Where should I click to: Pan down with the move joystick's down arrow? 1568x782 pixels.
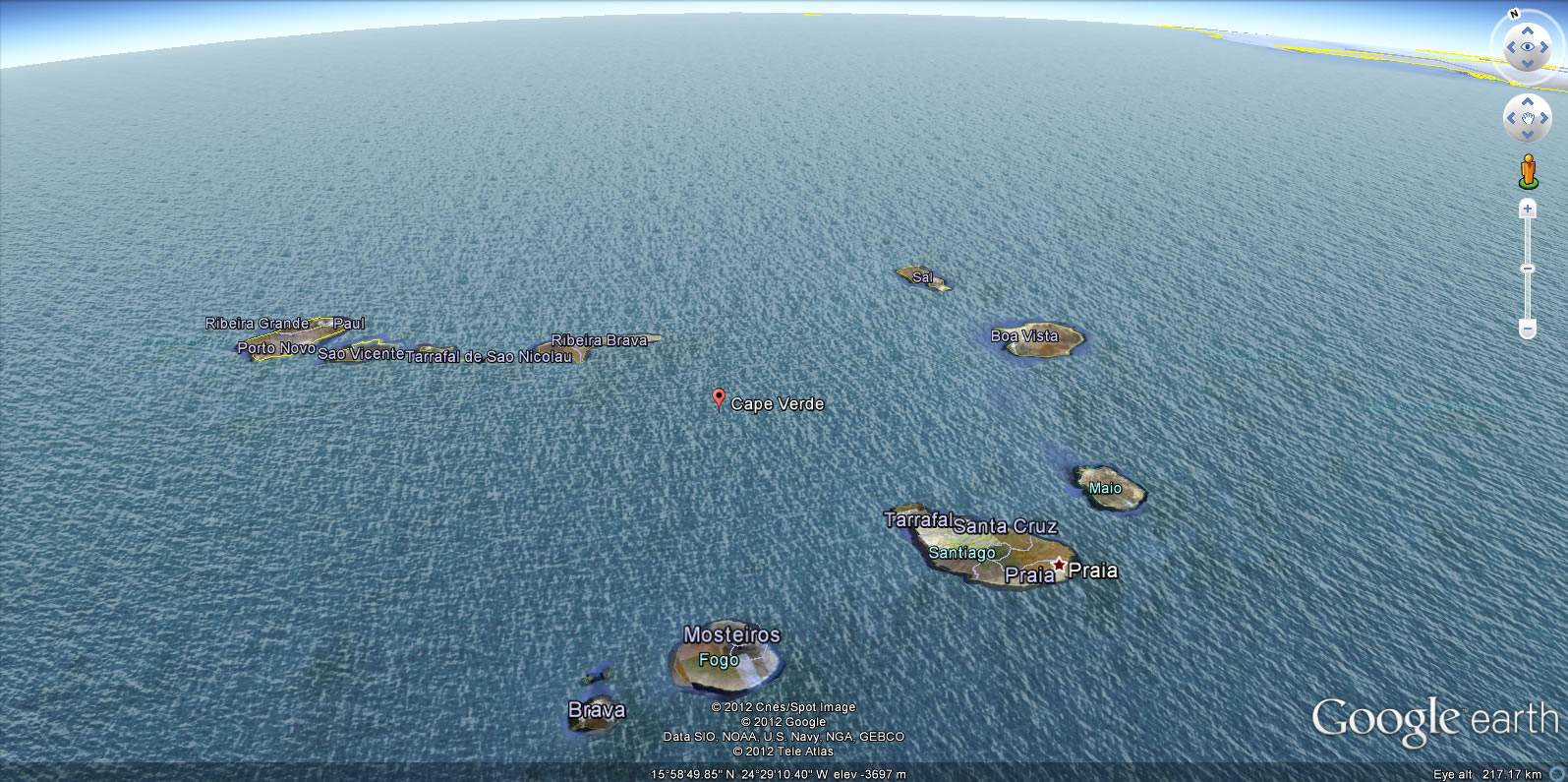tap(1528, 136)
